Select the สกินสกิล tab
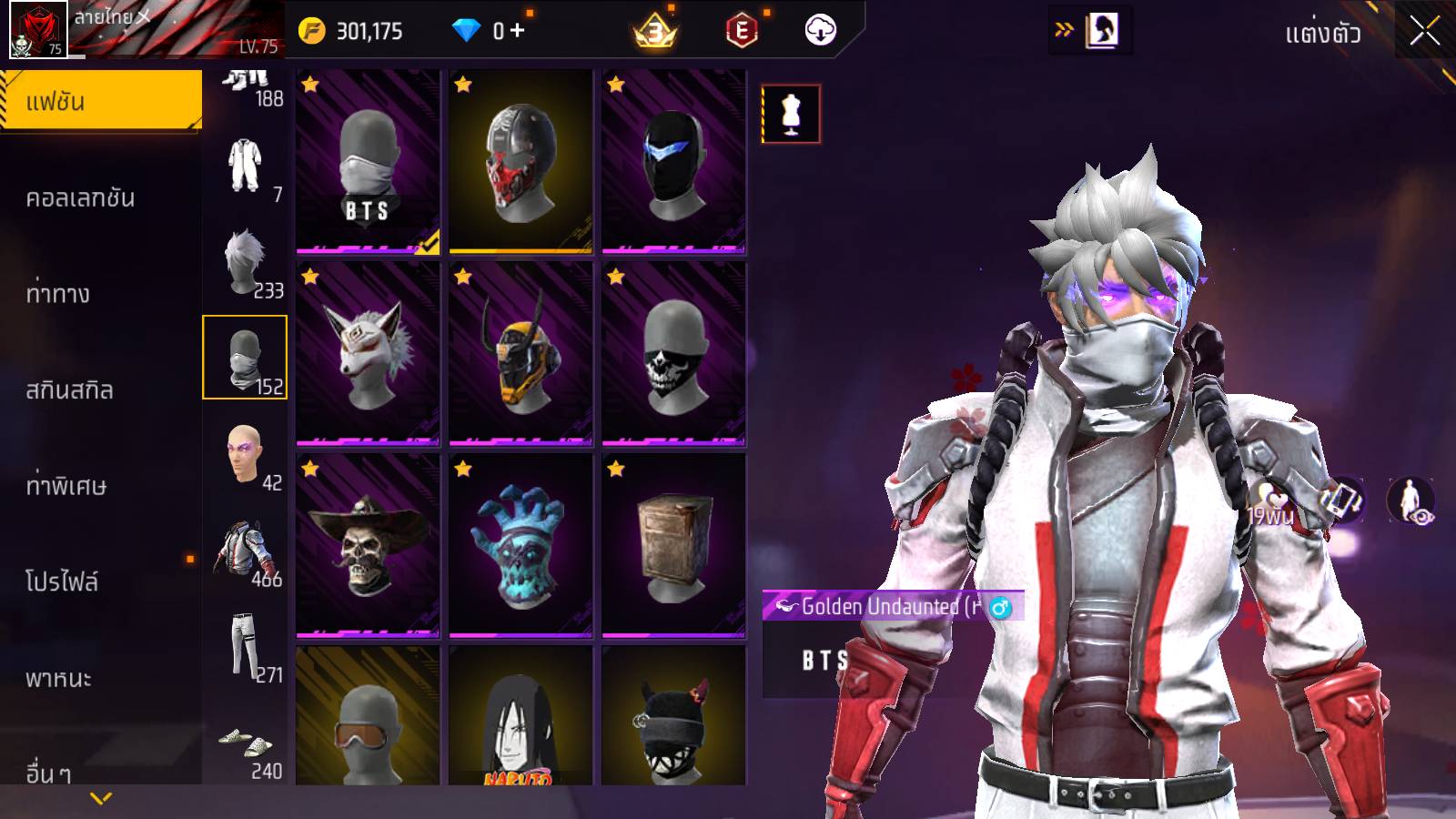1456x819 pixels. pos(70,389)
